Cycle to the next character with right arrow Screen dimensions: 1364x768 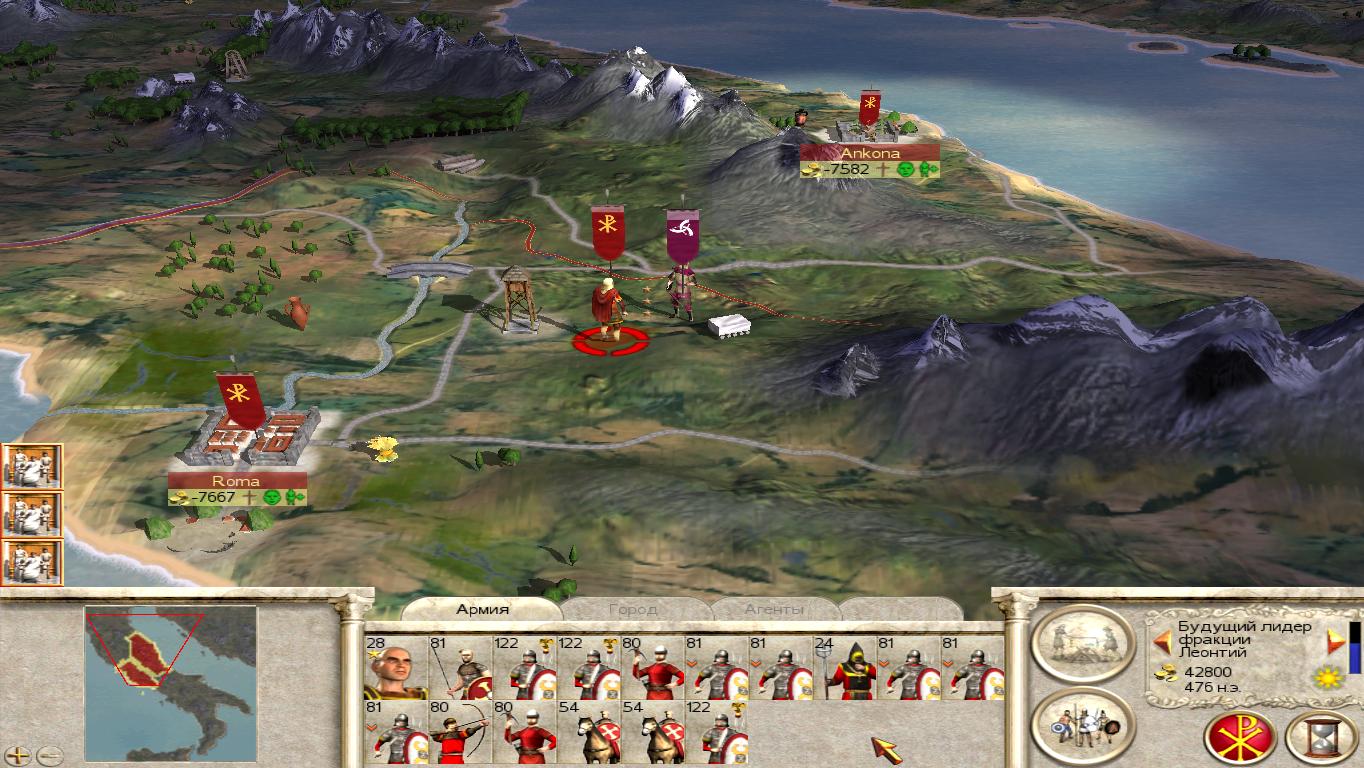[x=1334, y=641]
